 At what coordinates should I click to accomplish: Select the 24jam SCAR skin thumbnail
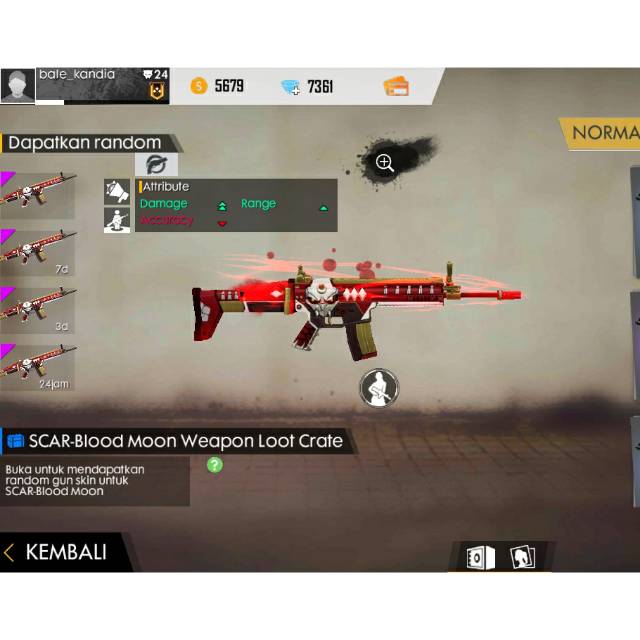(x=38, y=366)
